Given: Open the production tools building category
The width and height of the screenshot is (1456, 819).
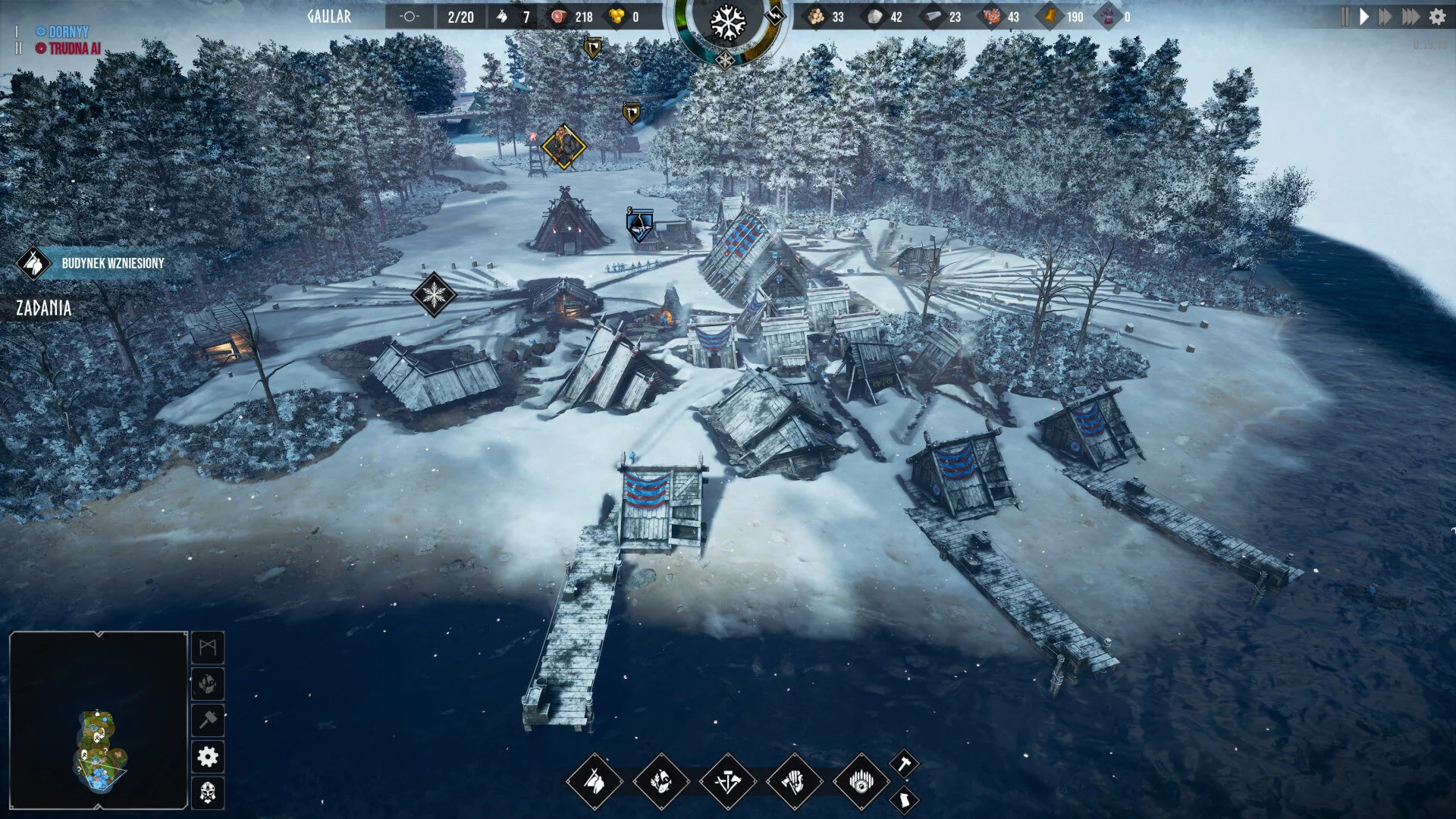Looking at the screenshot, I should point(728,782).
